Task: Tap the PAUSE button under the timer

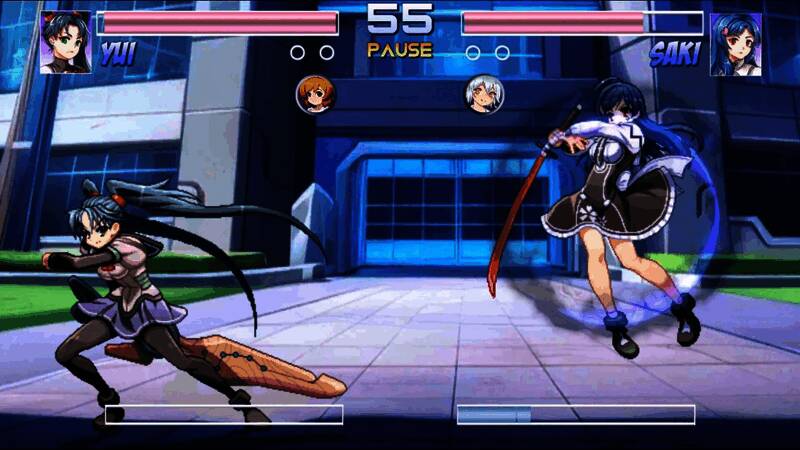Action: 399,49
